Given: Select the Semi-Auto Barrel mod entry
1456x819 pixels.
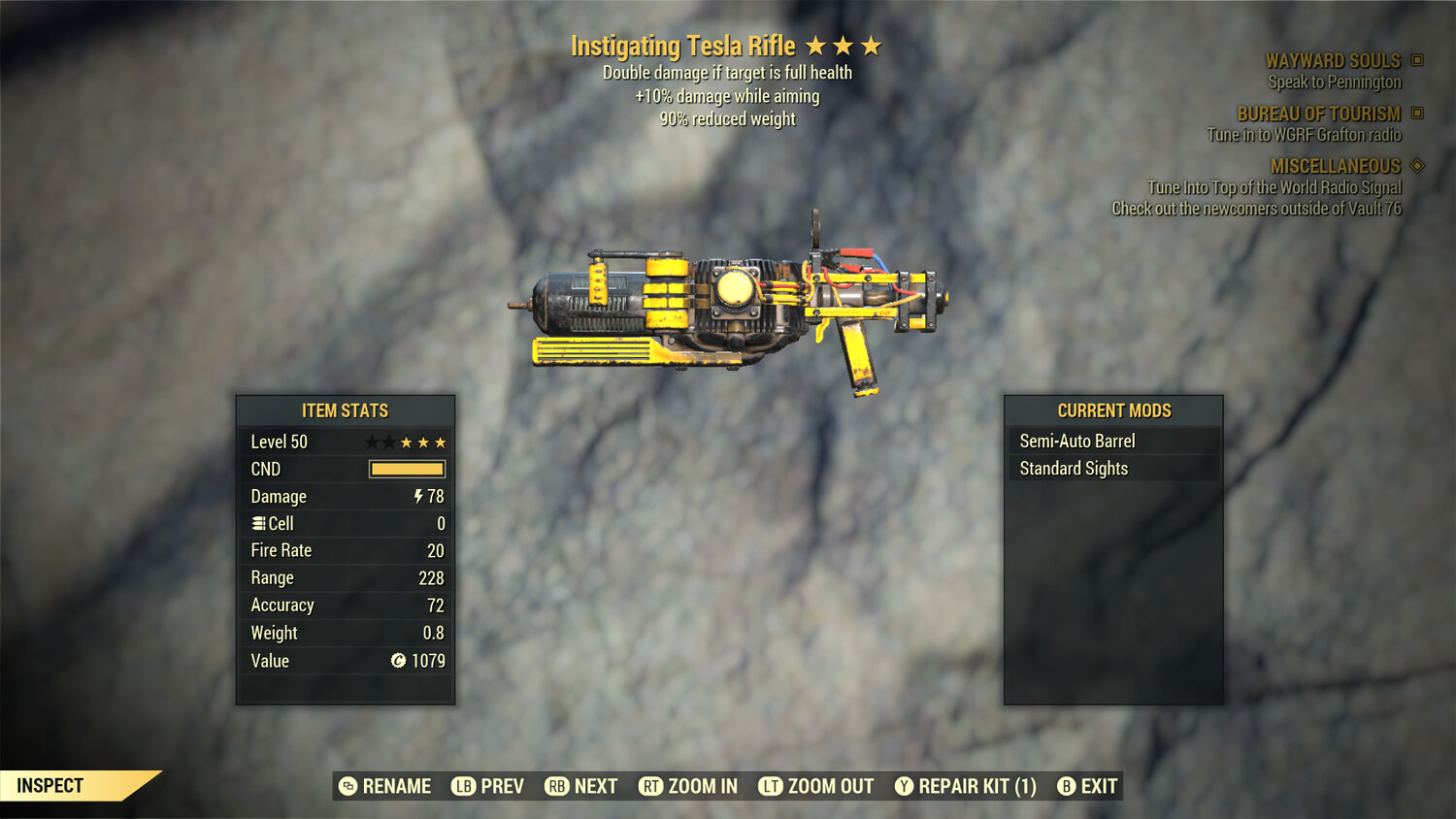Looking at the screenshot, I should coord(1075,440).
